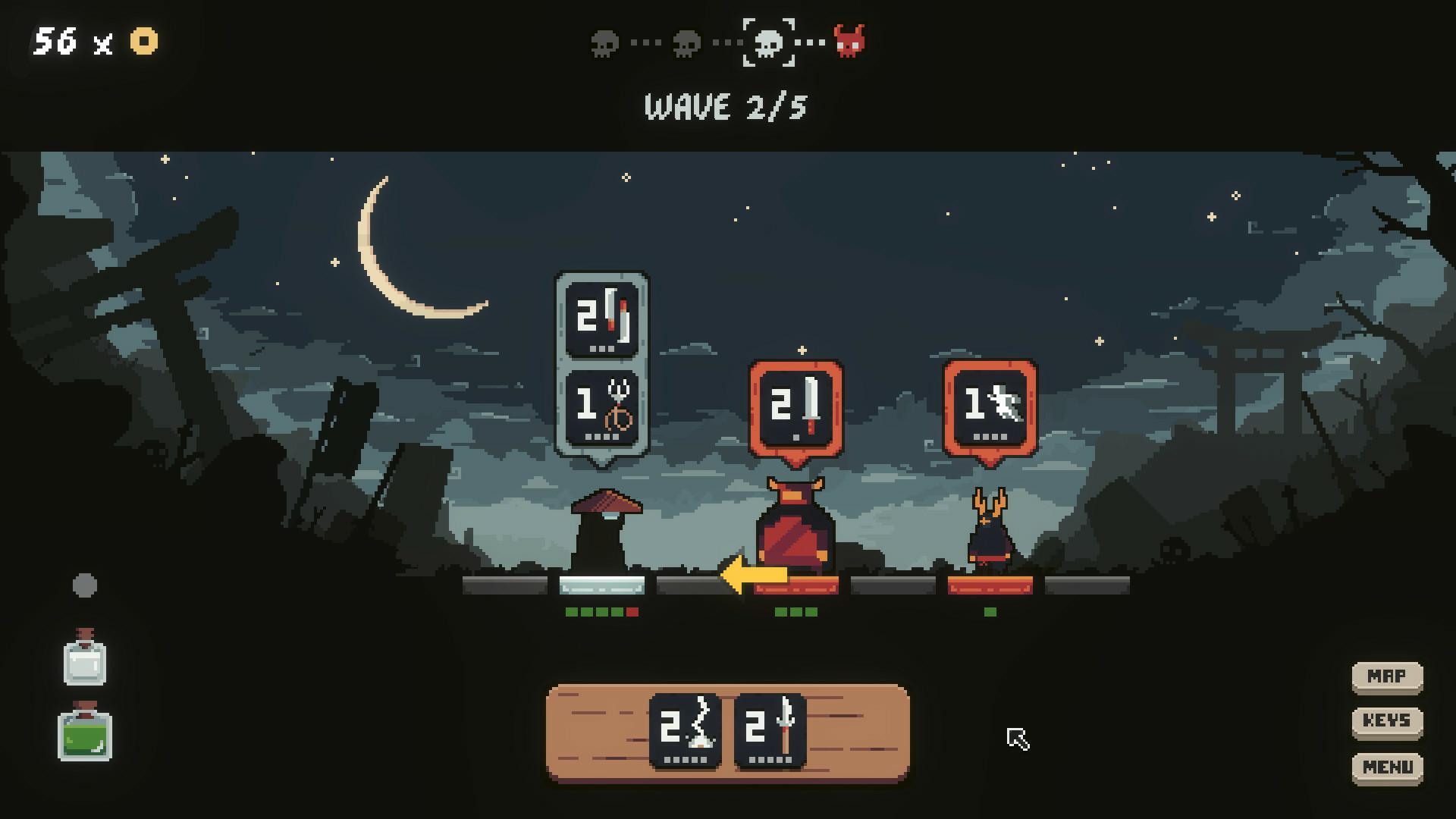Select the lightning strike attack tile

[686, 731]
